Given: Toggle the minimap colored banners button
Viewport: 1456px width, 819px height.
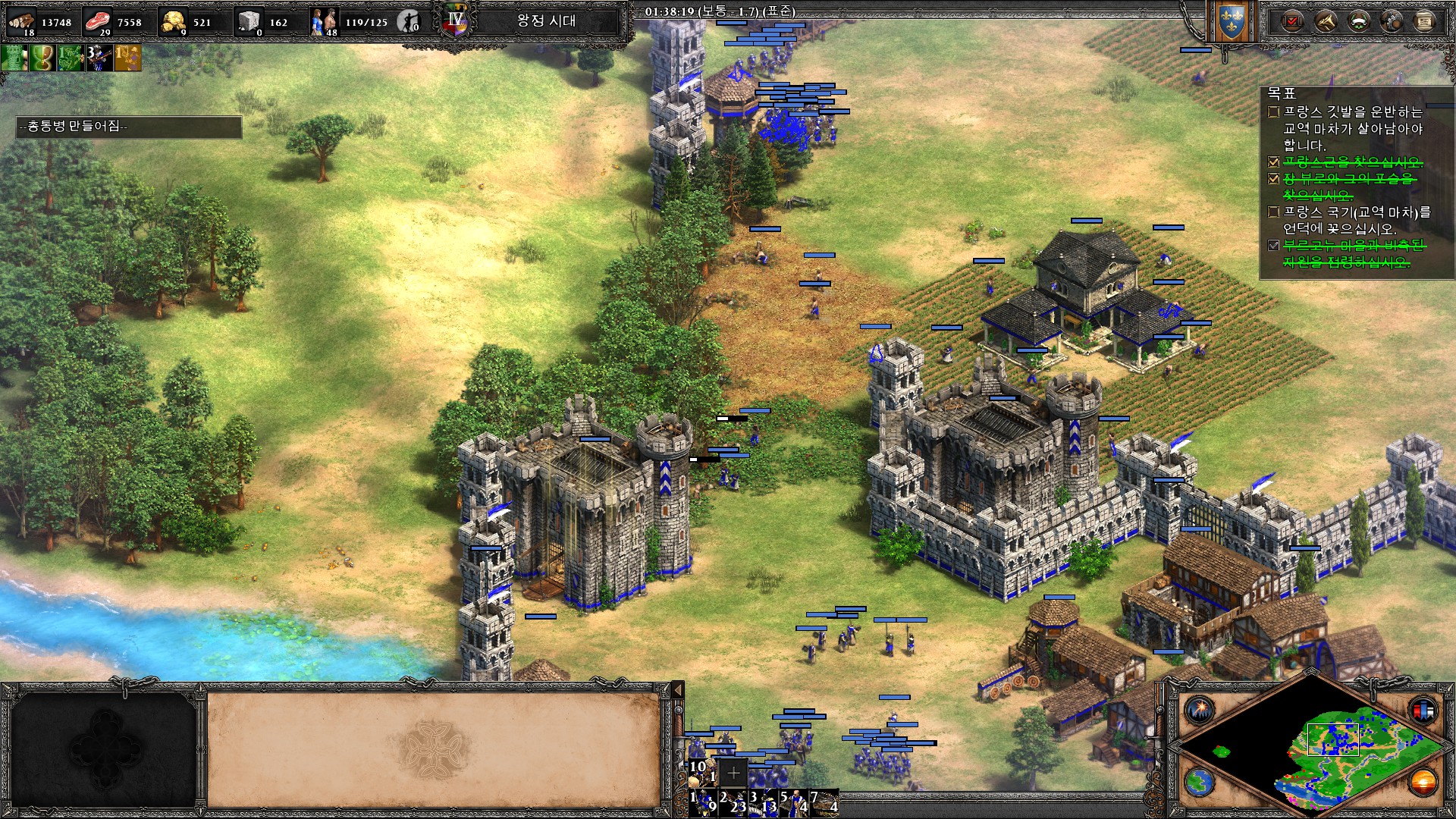Looking at the screenshot, I should click(1423, 711).
